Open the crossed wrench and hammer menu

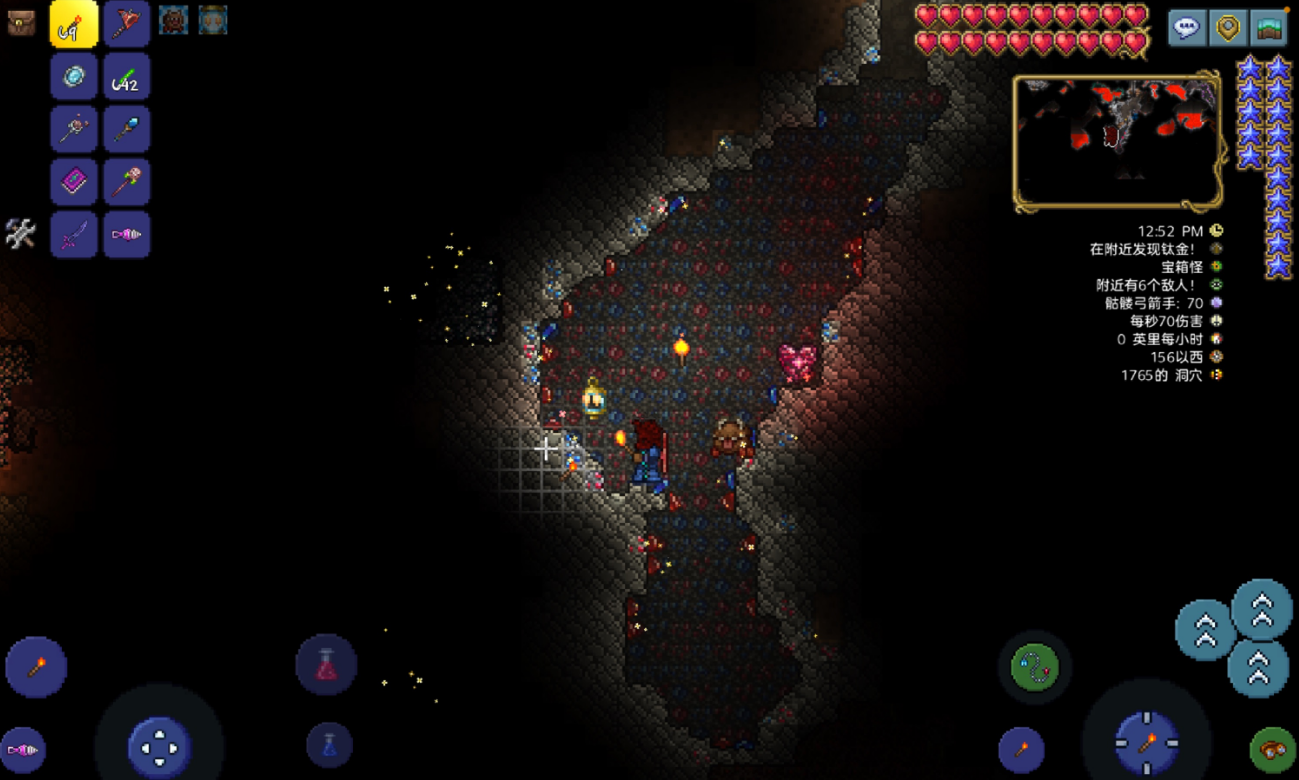click(x=21, y=233)
